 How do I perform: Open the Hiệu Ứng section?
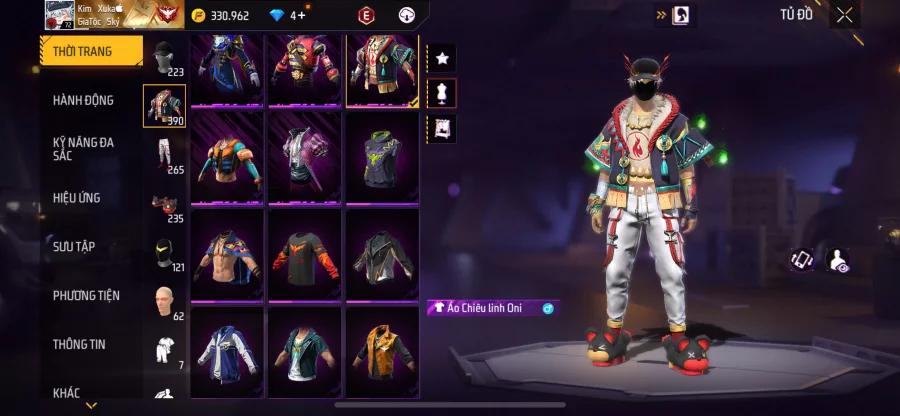tap(77, 198)
